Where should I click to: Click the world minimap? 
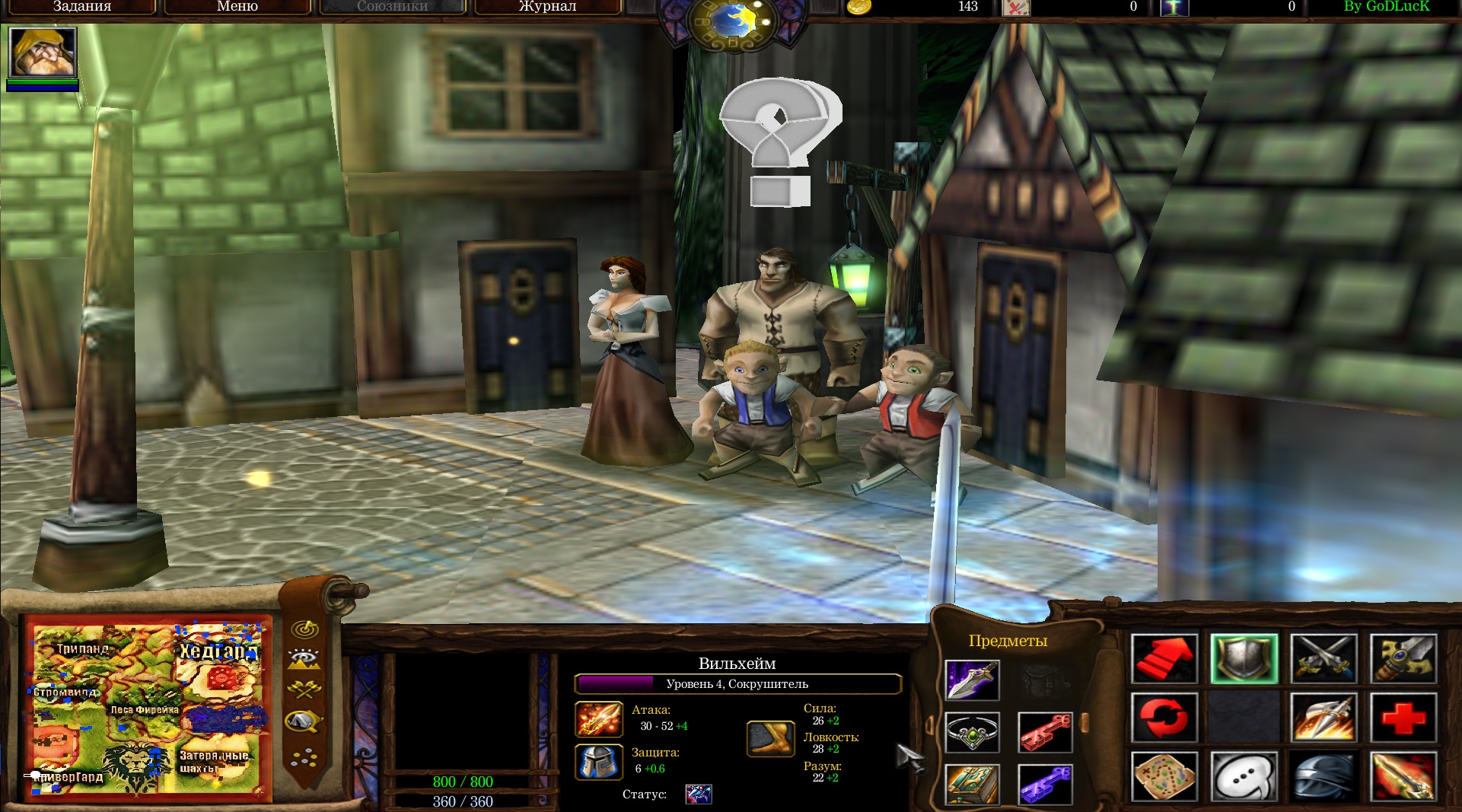(148, 708)
